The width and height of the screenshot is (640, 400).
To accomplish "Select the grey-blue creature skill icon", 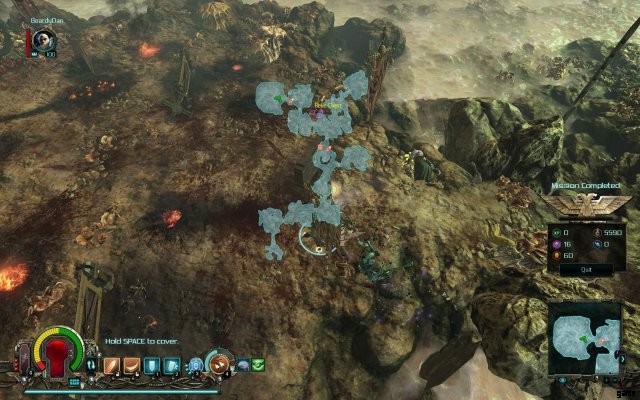I will click(x=243, y=366).
